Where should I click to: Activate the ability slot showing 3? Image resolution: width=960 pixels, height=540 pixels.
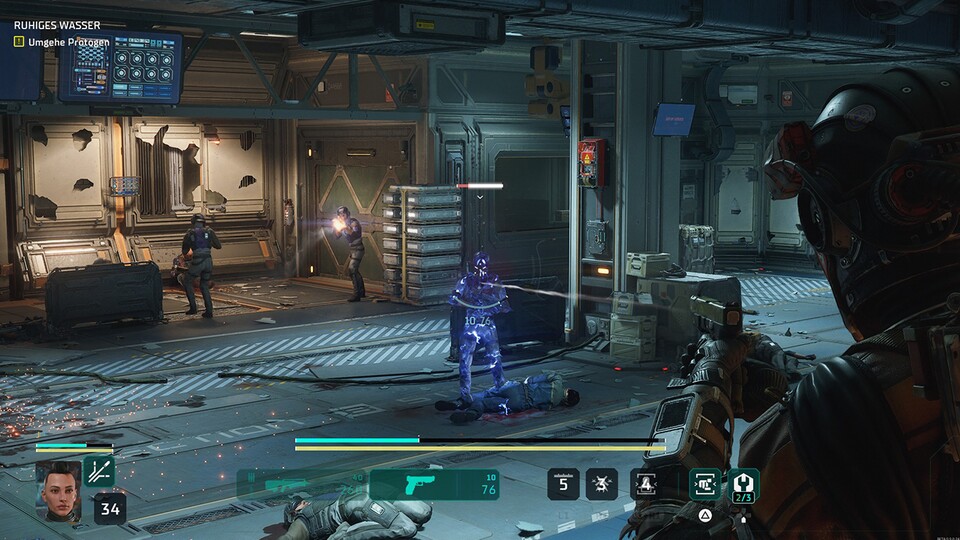[x=602, y=485]
